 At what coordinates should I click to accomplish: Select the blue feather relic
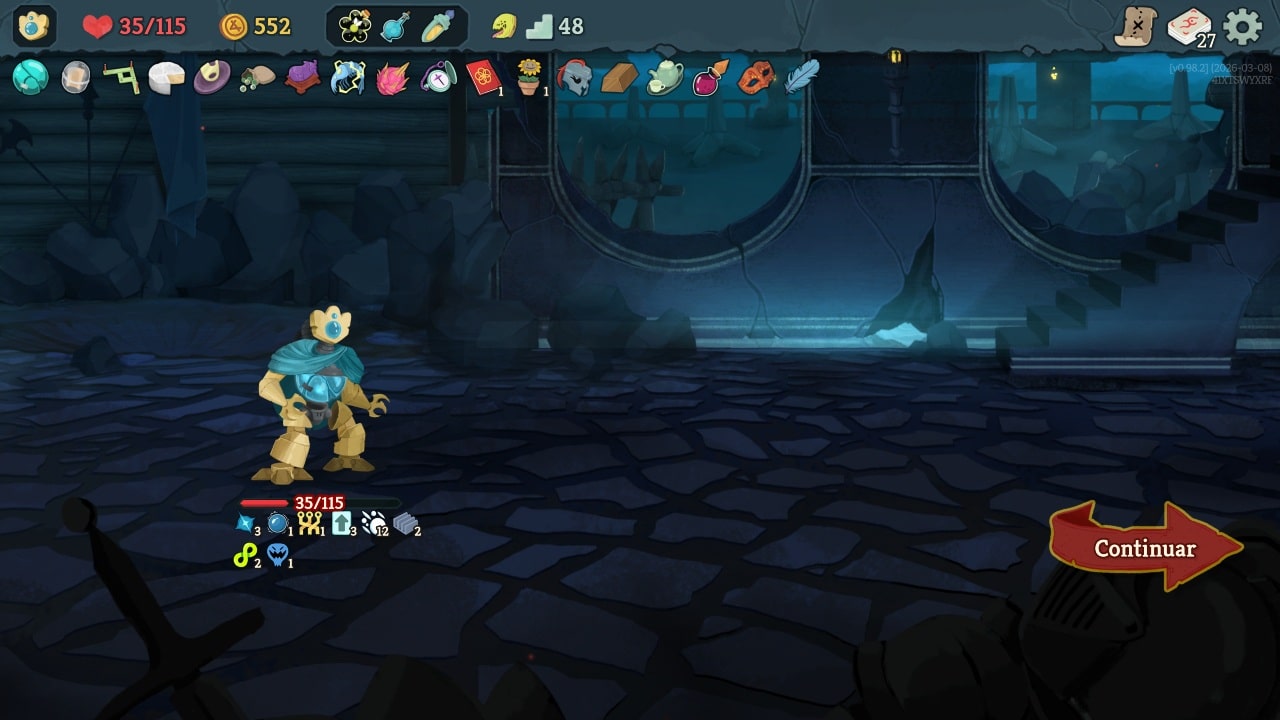(801, 76)
